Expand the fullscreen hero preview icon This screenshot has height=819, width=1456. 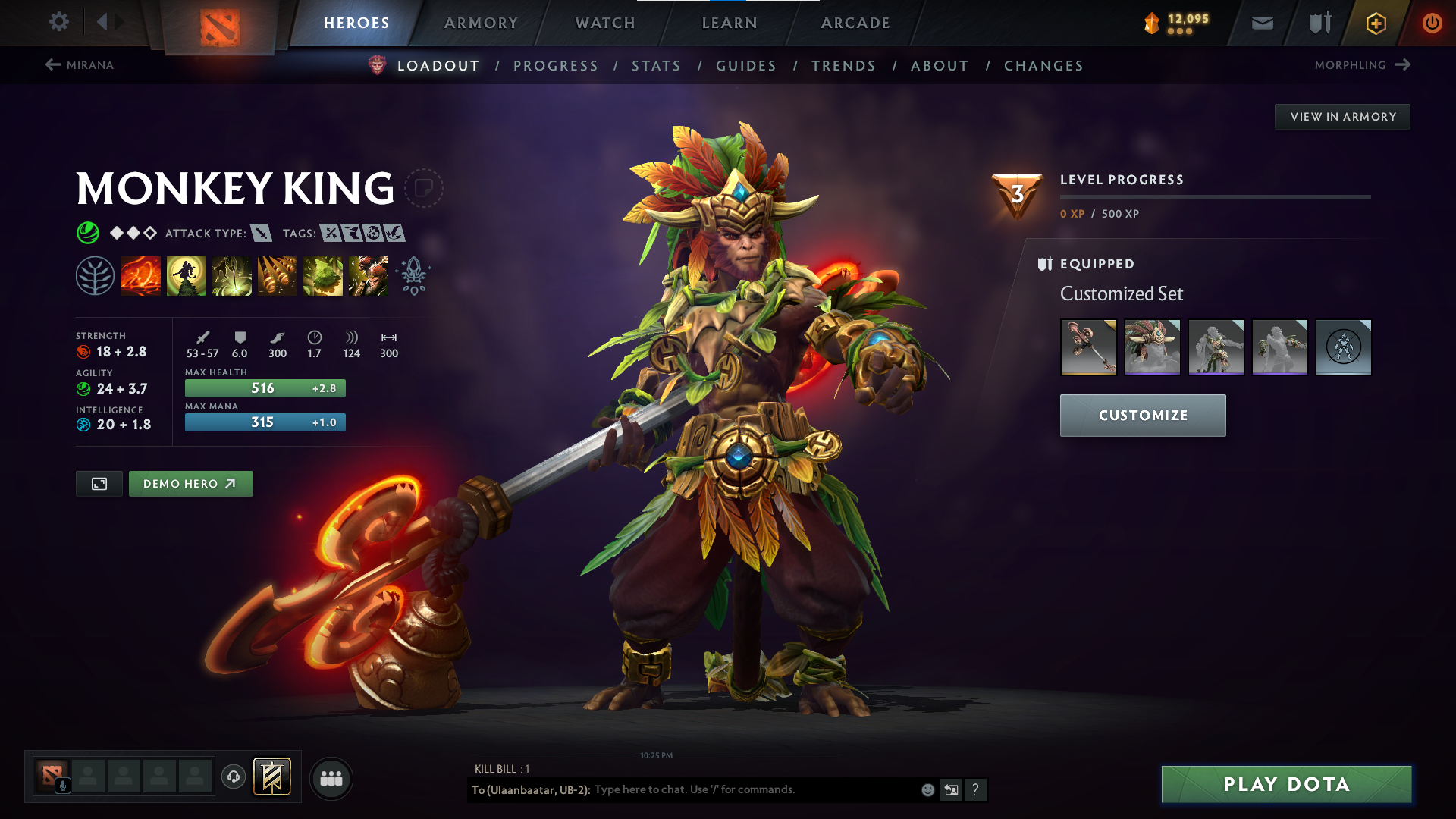pyautogui.click(x=99, y=483)
